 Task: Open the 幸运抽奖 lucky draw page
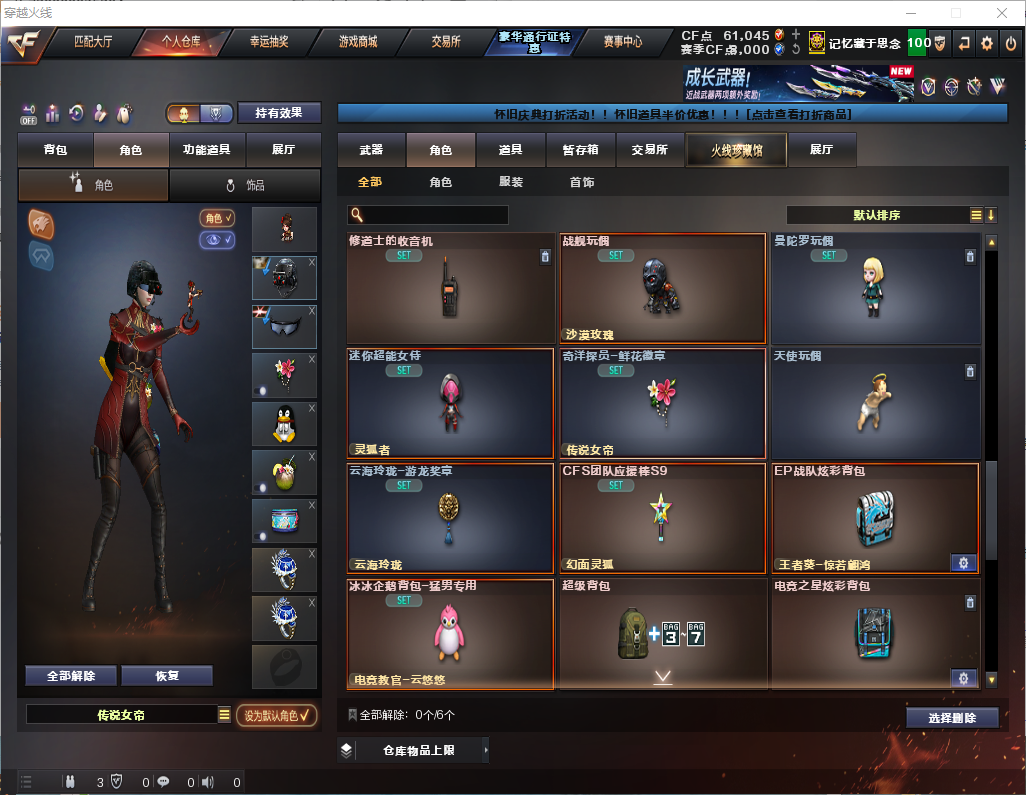pyautogui.click(x=269, y=42)
